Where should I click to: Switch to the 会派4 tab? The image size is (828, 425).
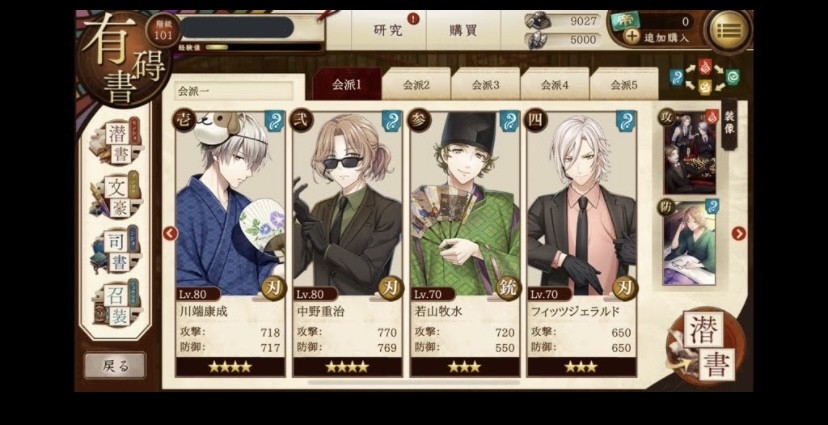554,85
